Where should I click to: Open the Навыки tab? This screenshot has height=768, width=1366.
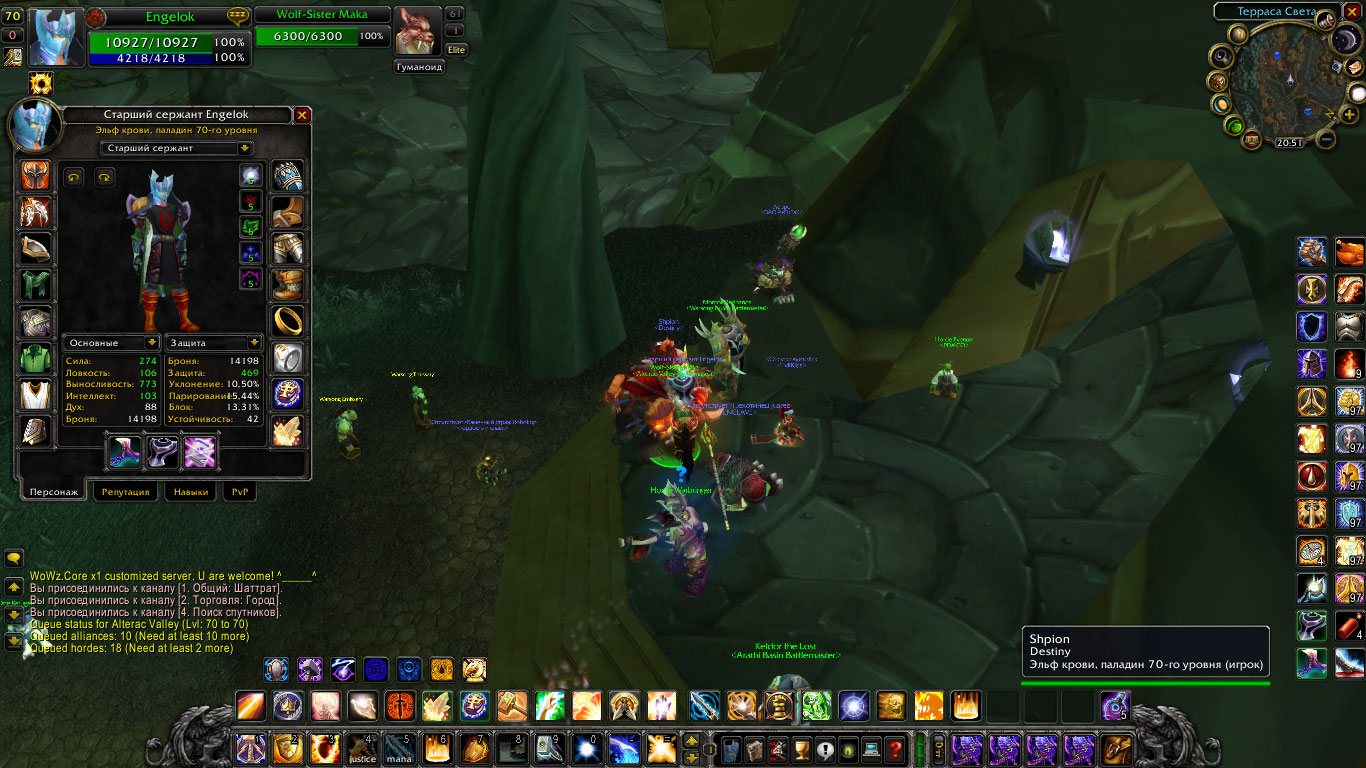point(191,492)
